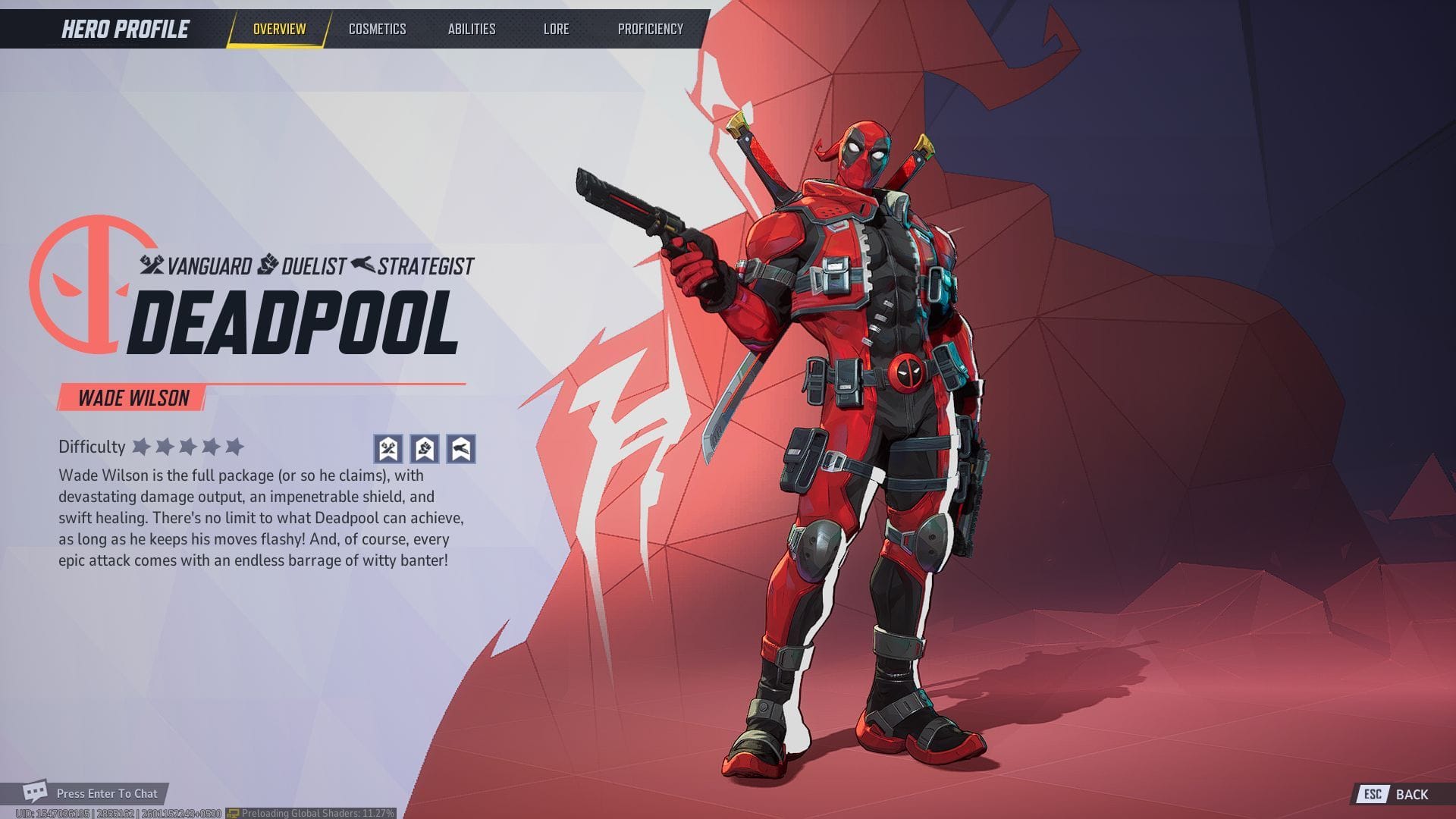Click the Duelist fist banner badge
This screenshot has height=819, width=1456.
[x=425, y=449]
